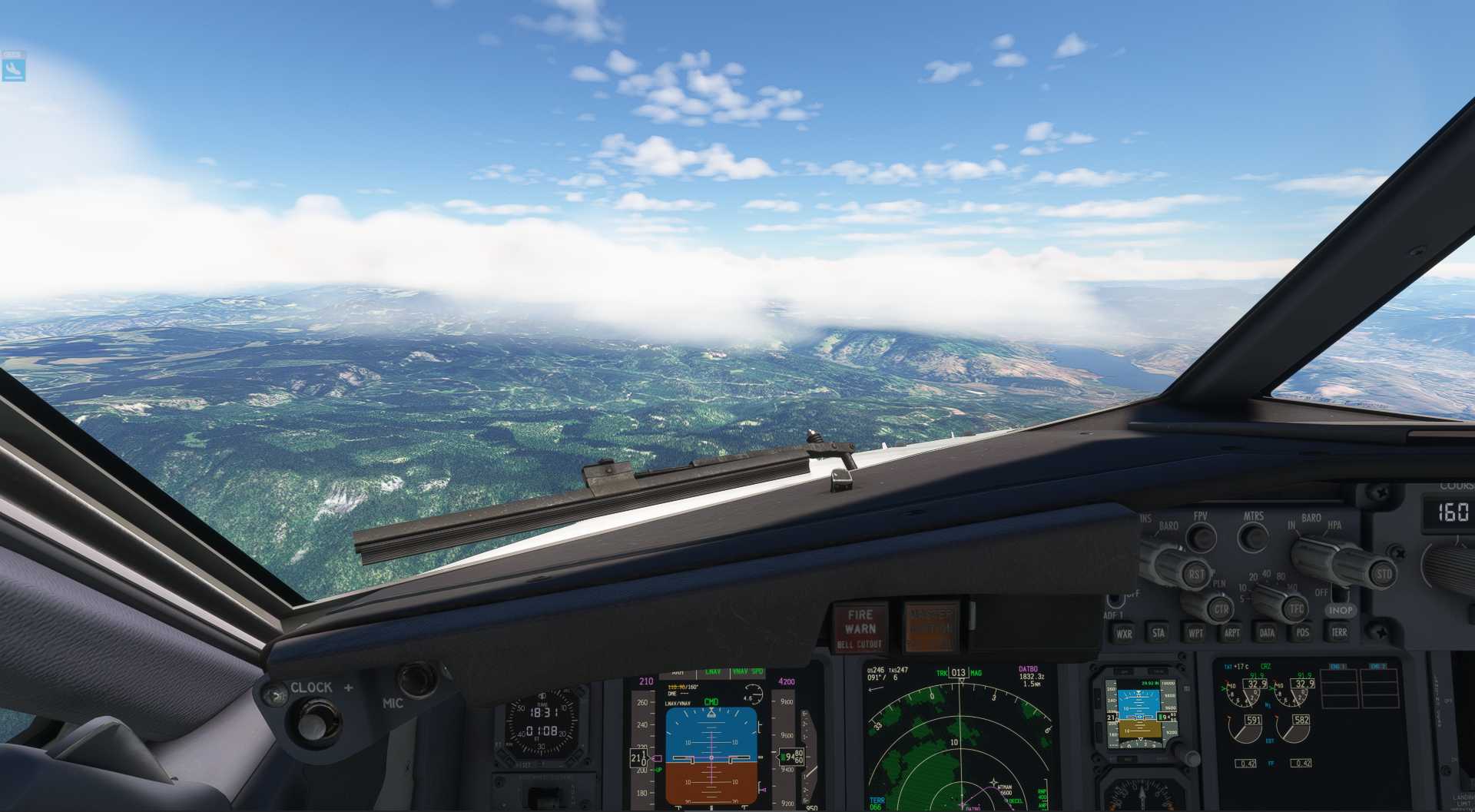Image resolution: width=1475 pixels, height=812 pixels.
Task: Click the INOP button on the EFIS panel
Action: click(x=1341, y=610)
